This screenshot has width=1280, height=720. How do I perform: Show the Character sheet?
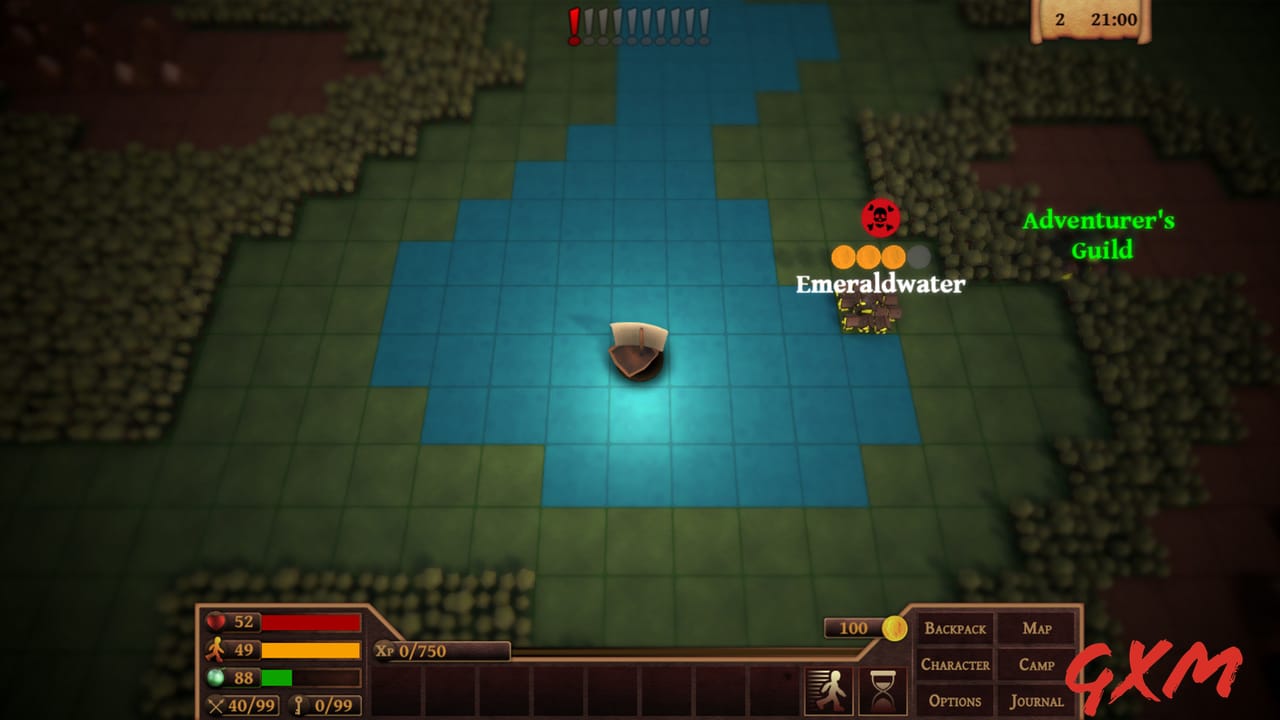955,665
